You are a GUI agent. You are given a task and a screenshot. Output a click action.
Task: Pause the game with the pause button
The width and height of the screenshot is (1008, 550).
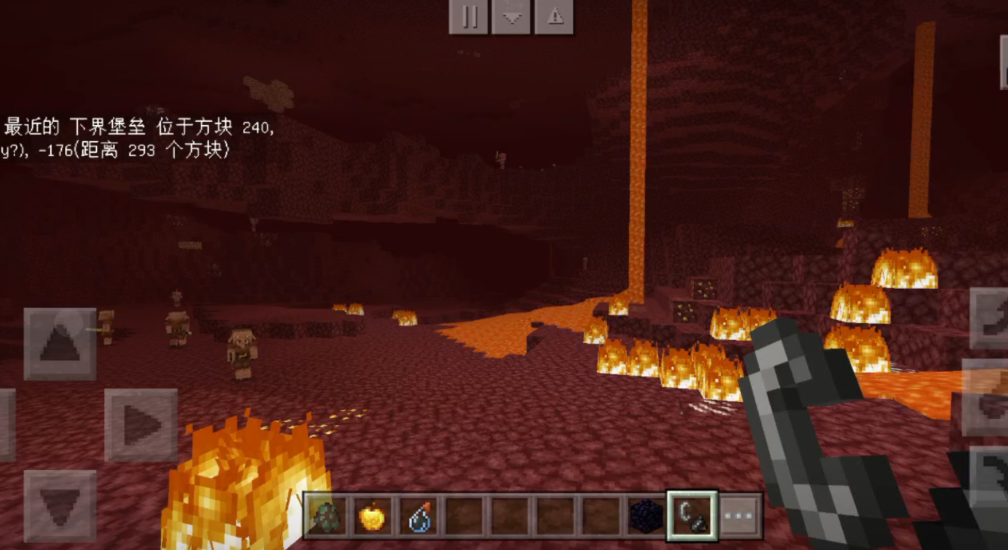(x=468, y=17)
